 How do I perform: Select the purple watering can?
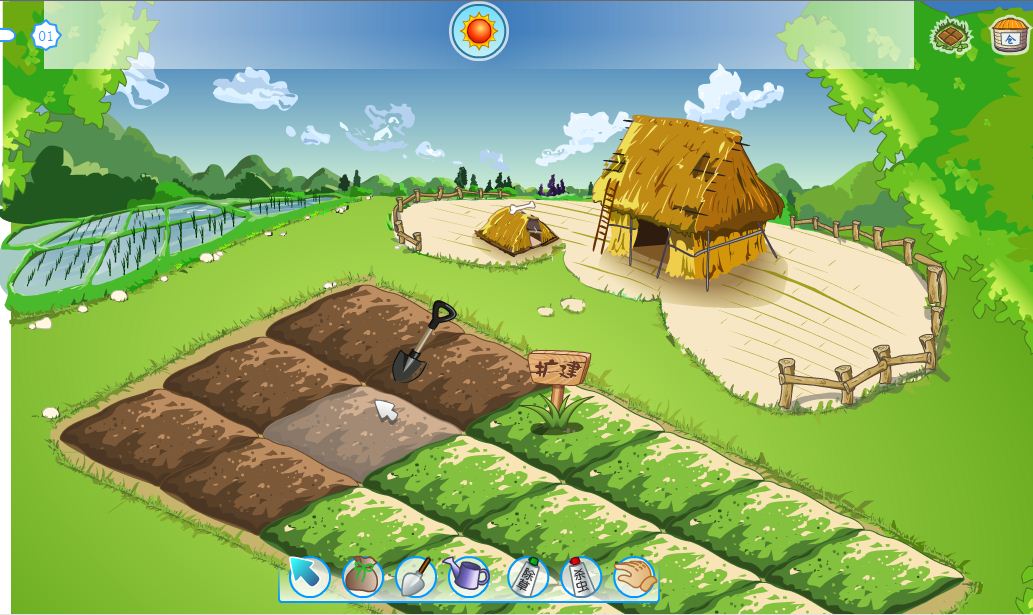(x=468, y=576)
